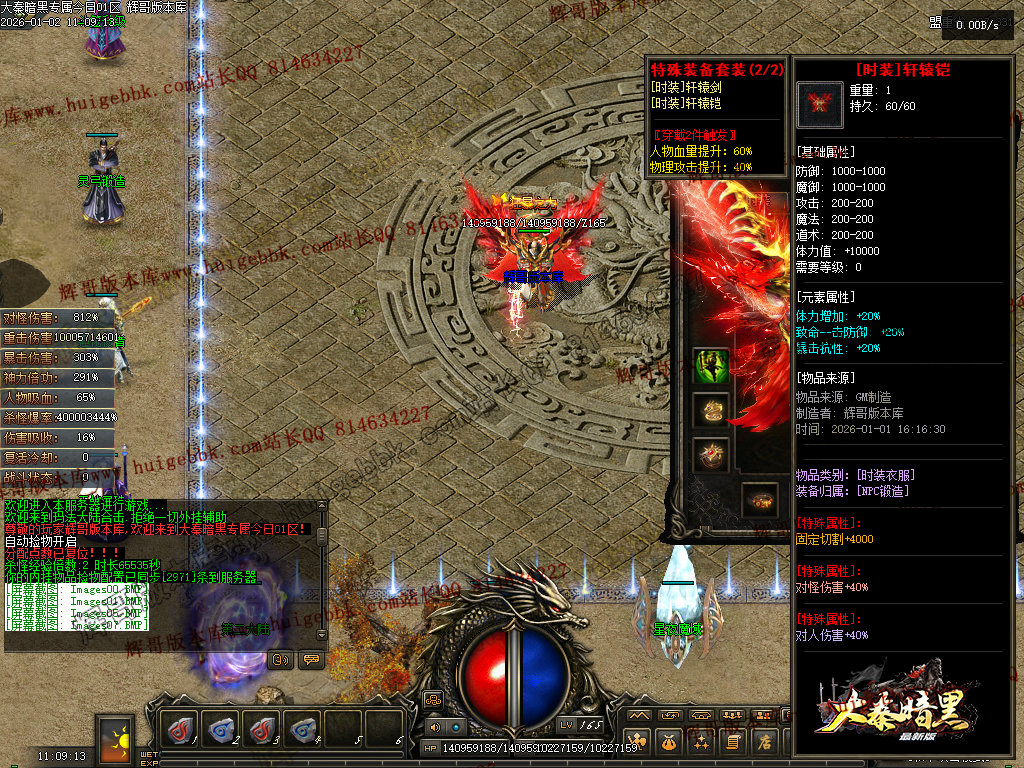The height and width of the screenshot is (768, 1024).
Task: Select the red-gold belt equipment slot
Action: click(x=758, y=500)
